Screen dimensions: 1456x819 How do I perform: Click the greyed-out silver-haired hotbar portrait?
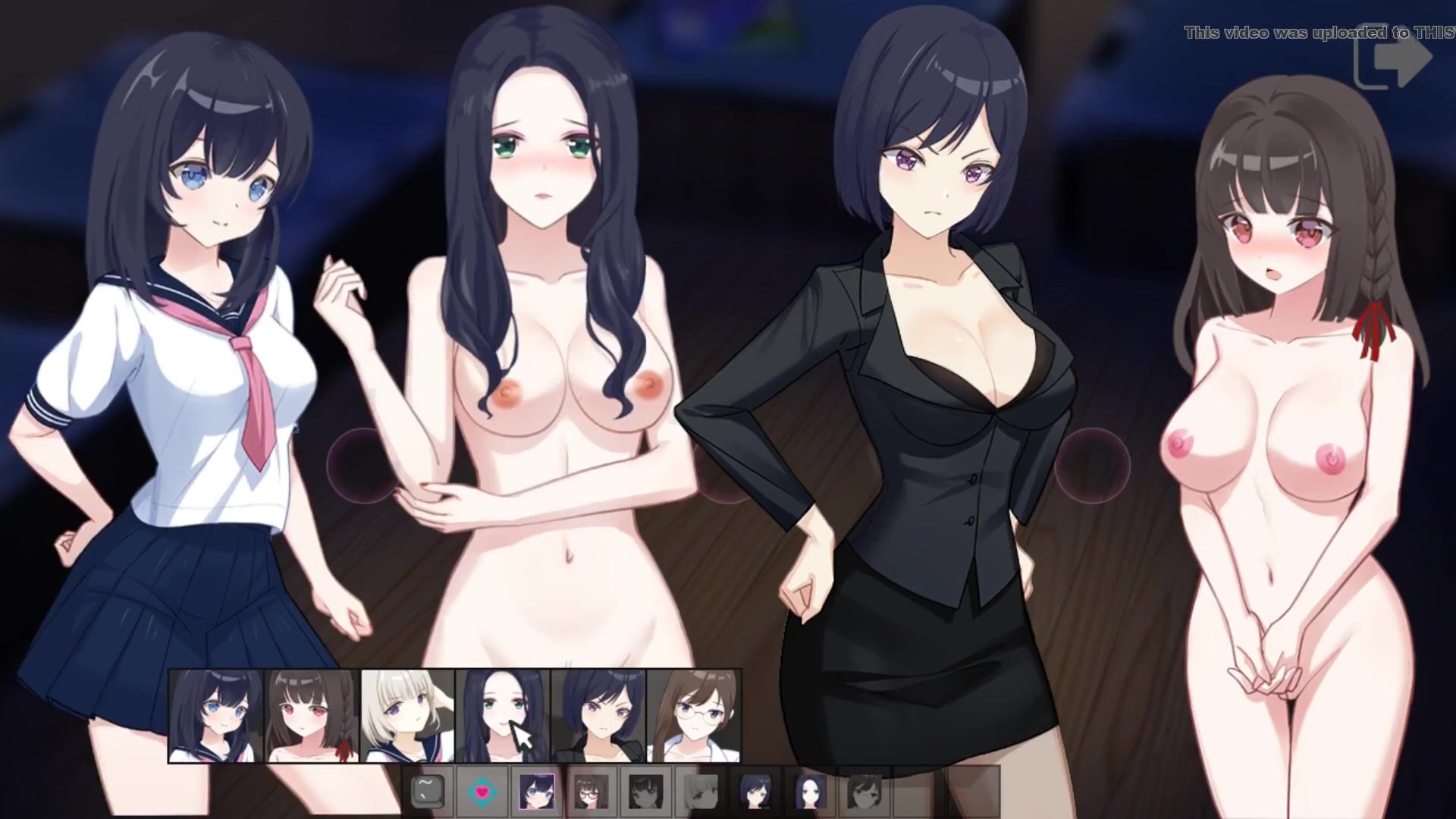[x=700, y=792]
